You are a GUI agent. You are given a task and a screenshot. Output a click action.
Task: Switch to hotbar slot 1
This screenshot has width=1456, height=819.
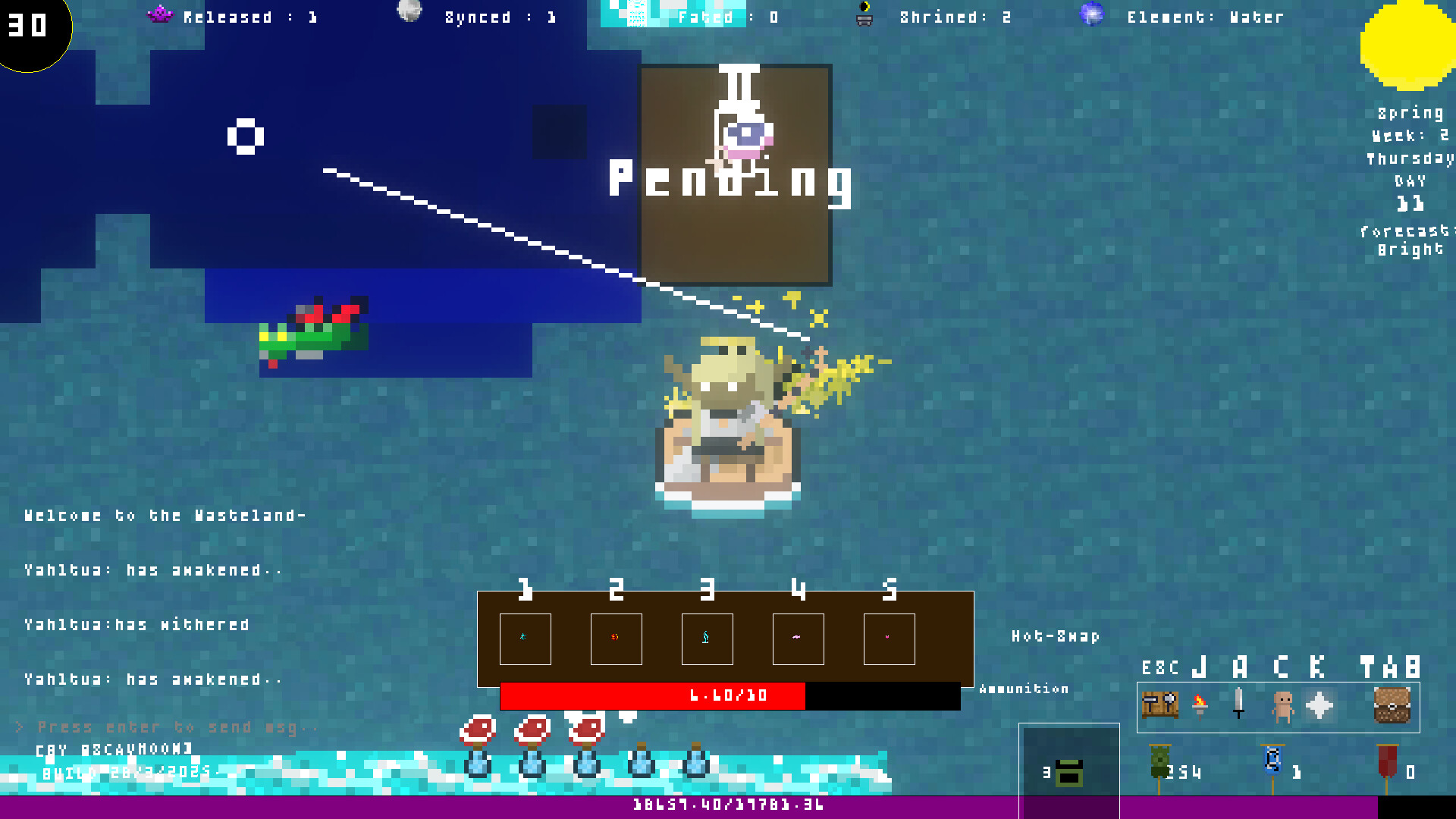pyautogui.click(x=525, y=639)
